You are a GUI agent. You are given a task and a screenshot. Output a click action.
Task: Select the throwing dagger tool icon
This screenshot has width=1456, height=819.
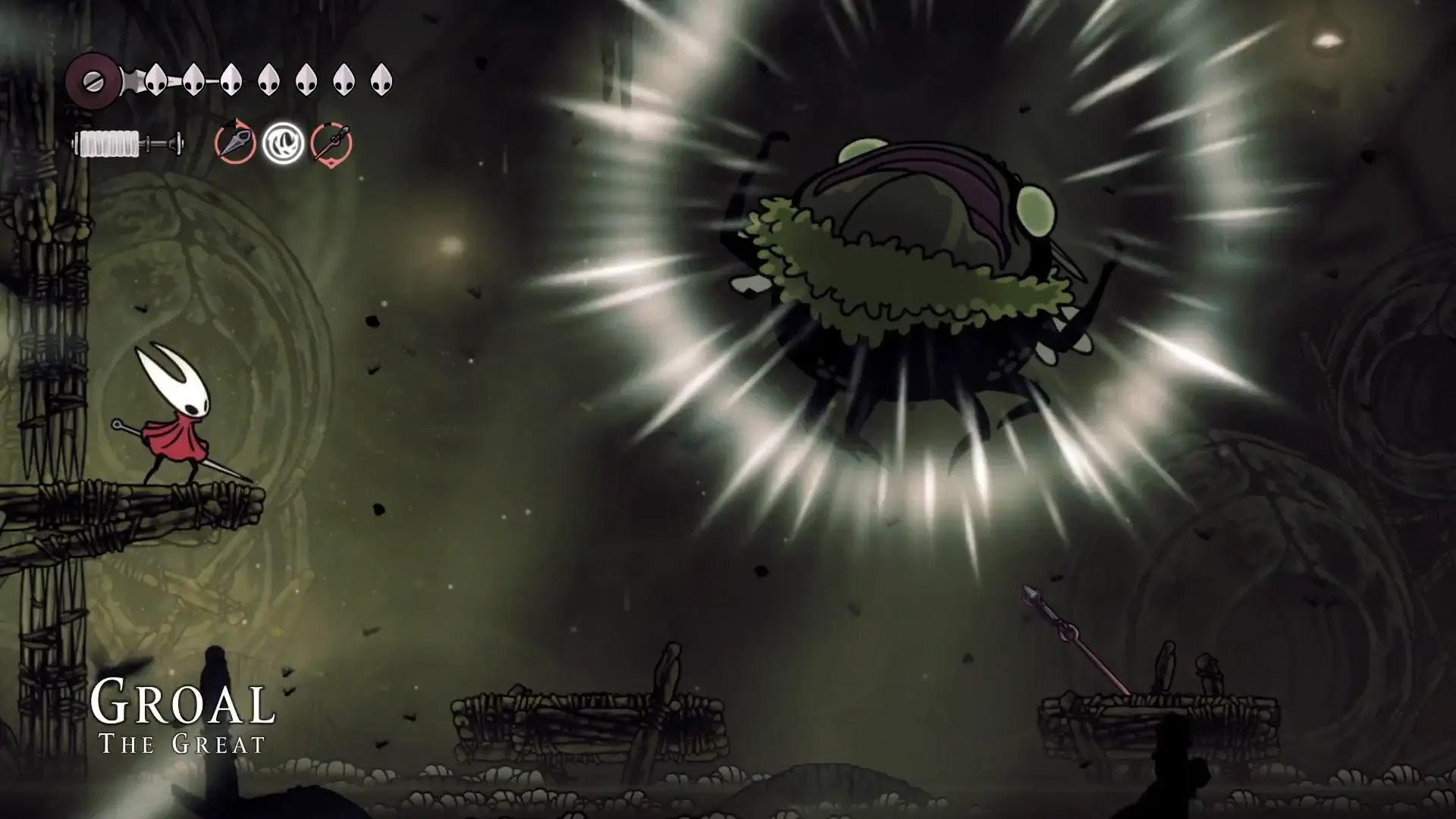tap(235, 143)
